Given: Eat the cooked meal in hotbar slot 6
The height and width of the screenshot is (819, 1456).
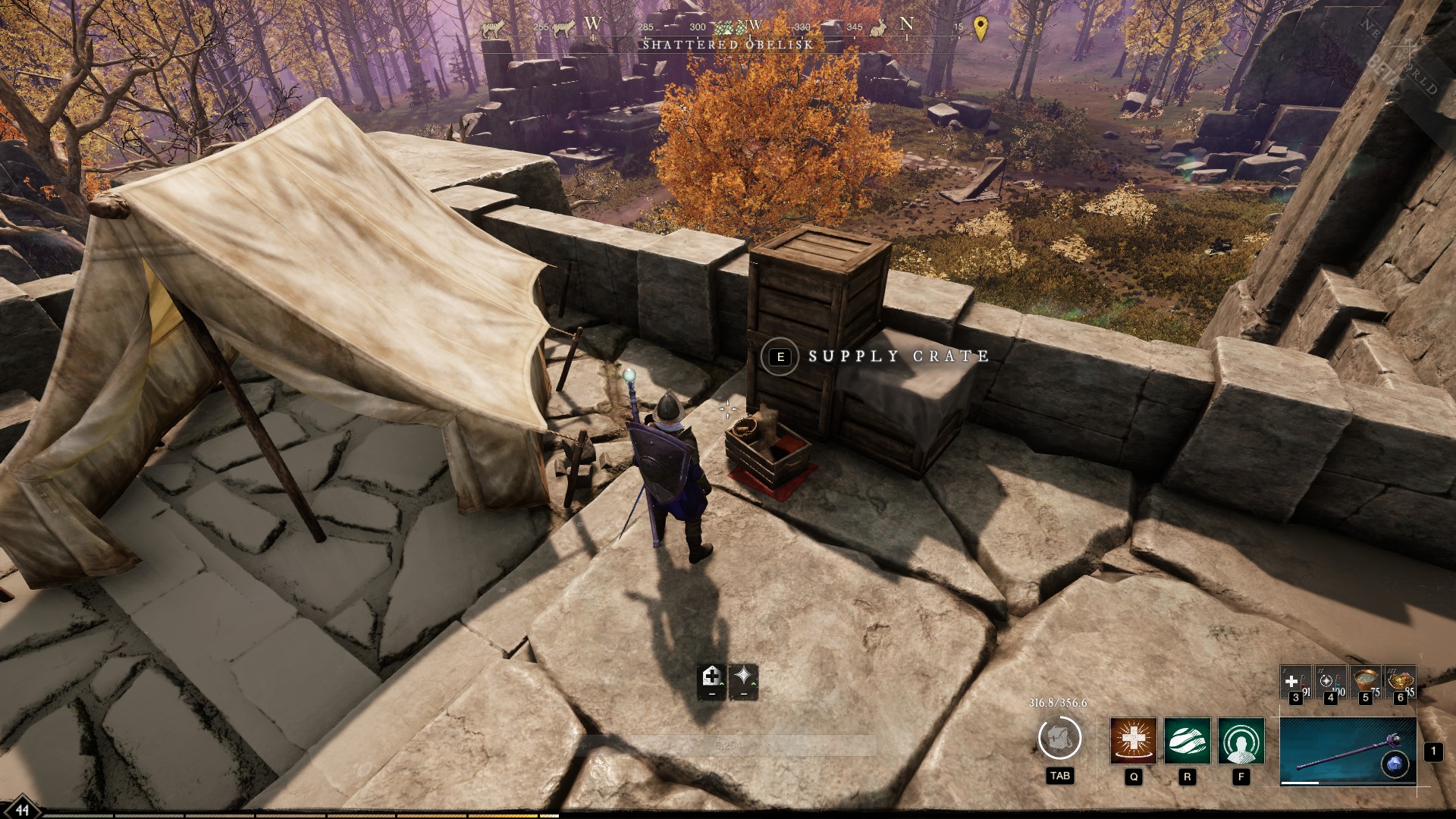Looking at the screenshot, I should [1400, 682].
